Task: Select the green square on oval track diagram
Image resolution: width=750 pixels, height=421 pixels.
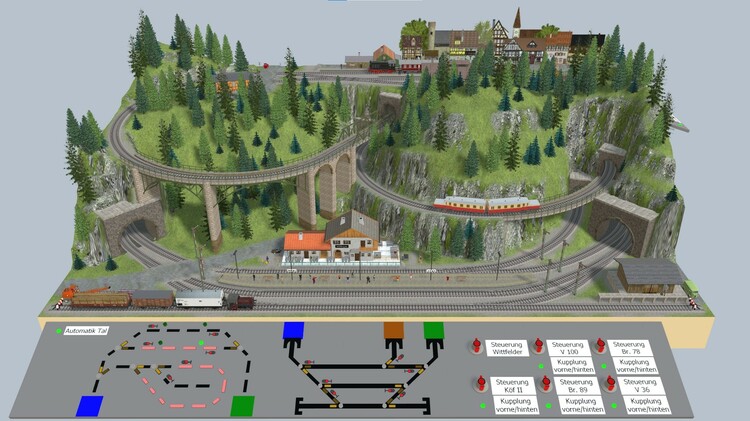Action: [243, 406]
